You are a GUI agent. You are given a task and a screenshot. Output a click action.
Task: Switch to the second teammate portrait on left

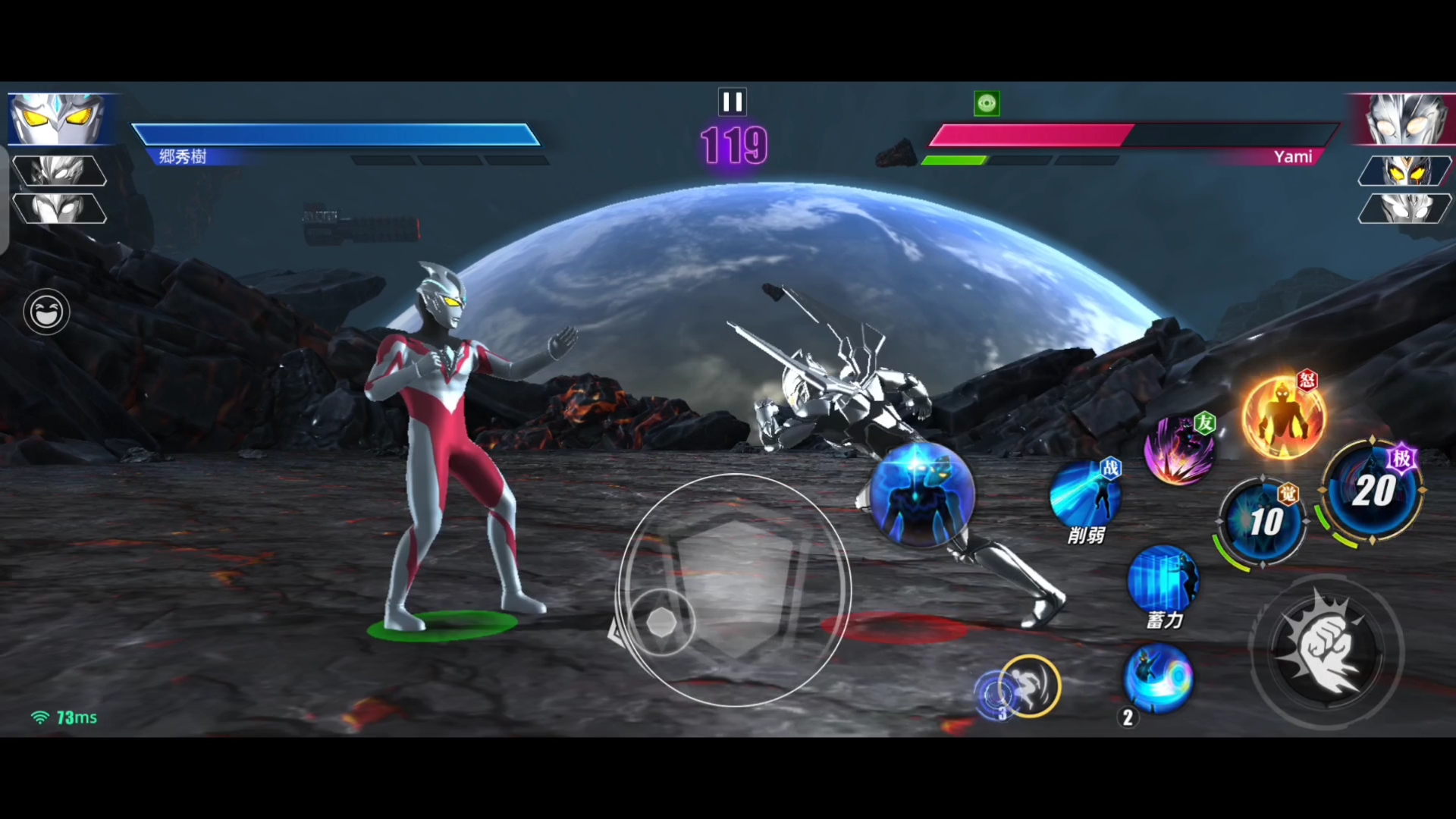(58, 171)
